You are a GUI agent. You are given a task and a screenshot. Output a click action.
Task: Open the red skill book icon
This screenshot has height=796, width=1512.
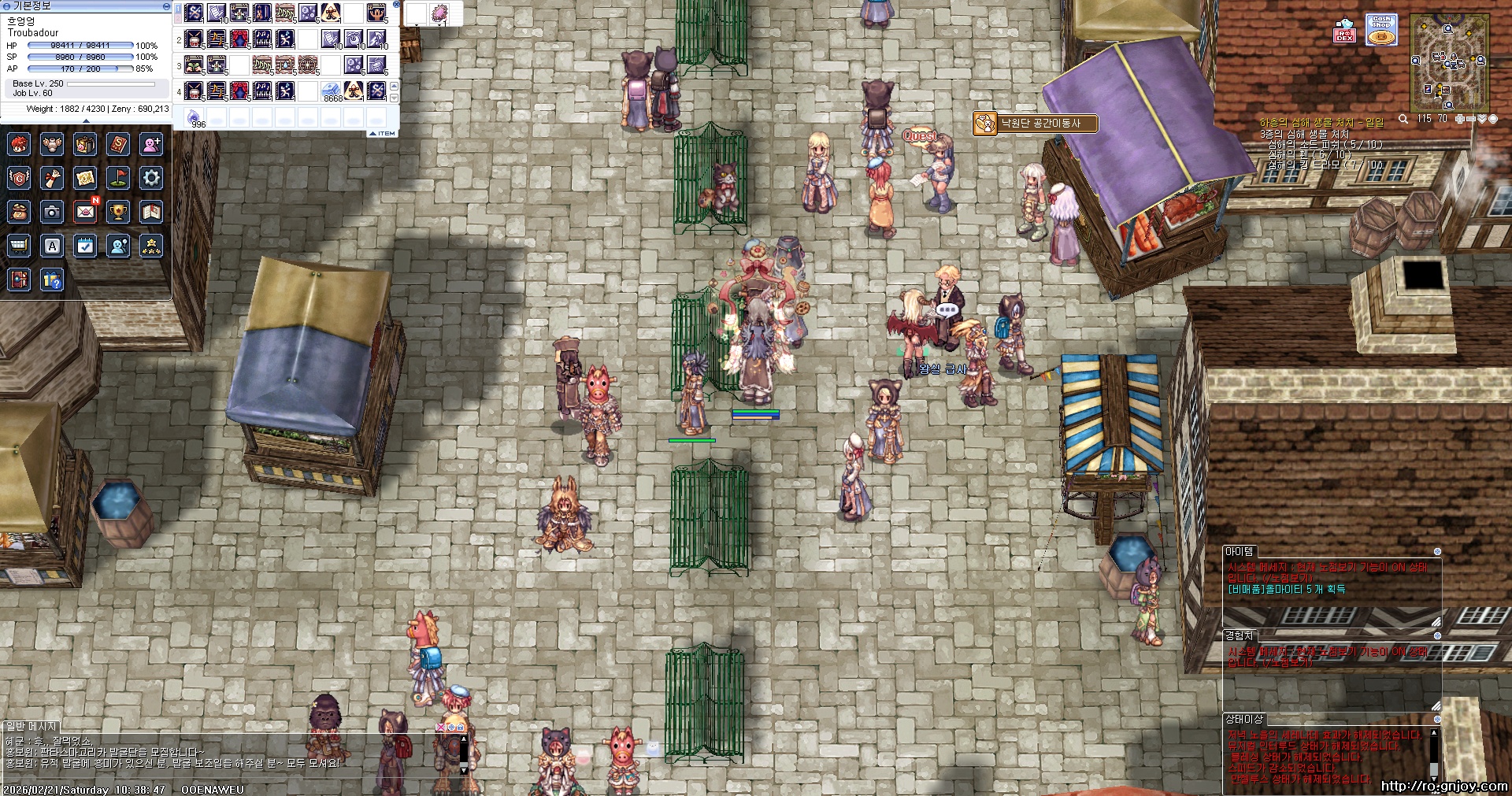click(x=118, y=144)
